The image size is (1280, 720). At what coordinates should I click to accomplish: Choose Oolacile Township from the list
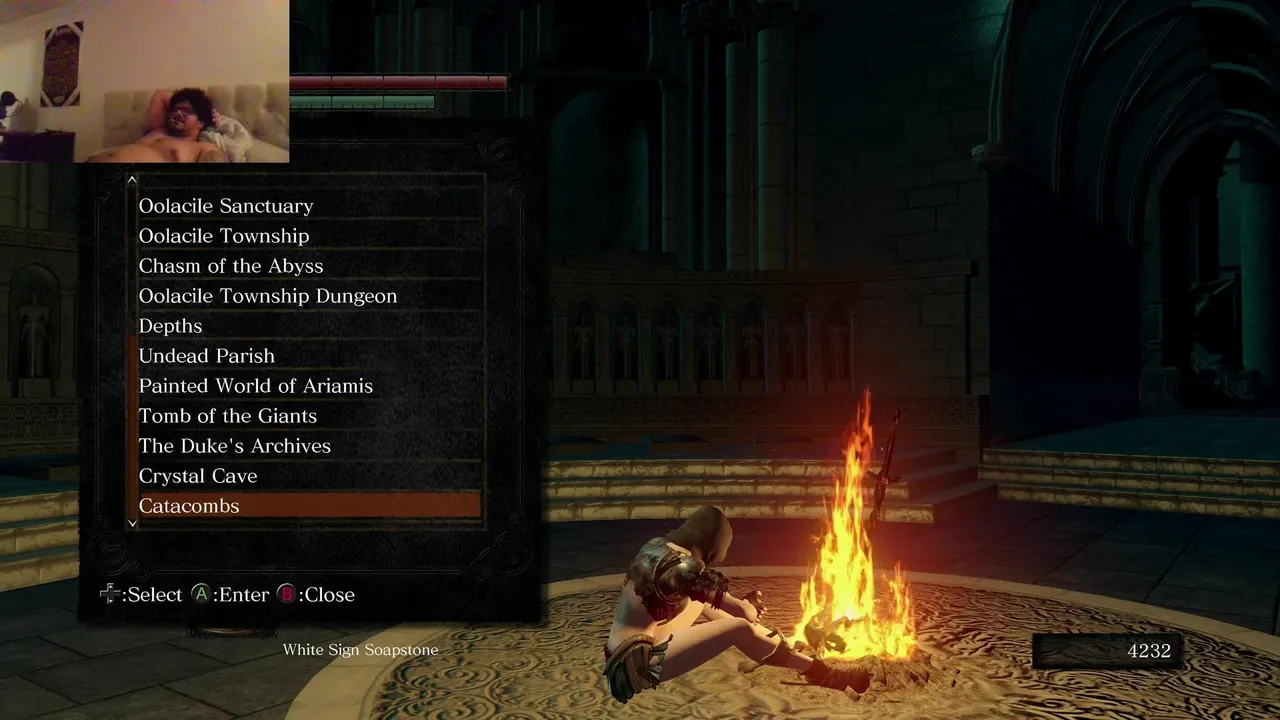pyautogui.click(x=224, y=236)
